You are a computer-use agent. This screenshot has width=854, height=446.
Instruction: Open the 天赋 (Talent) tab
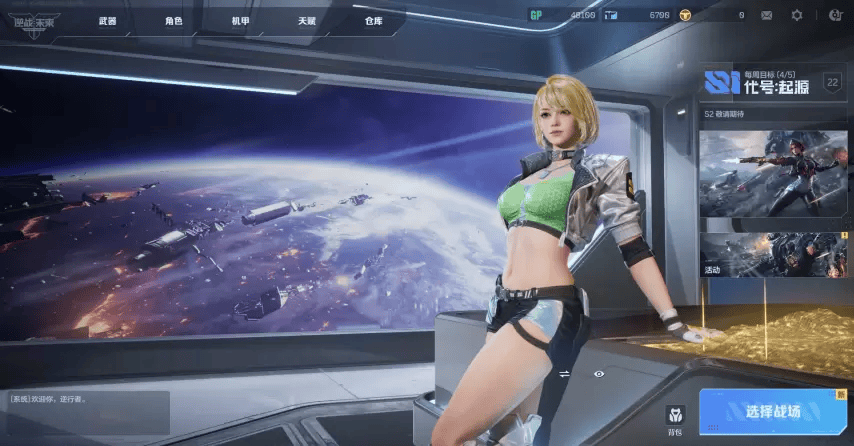(x=307, y=20)
